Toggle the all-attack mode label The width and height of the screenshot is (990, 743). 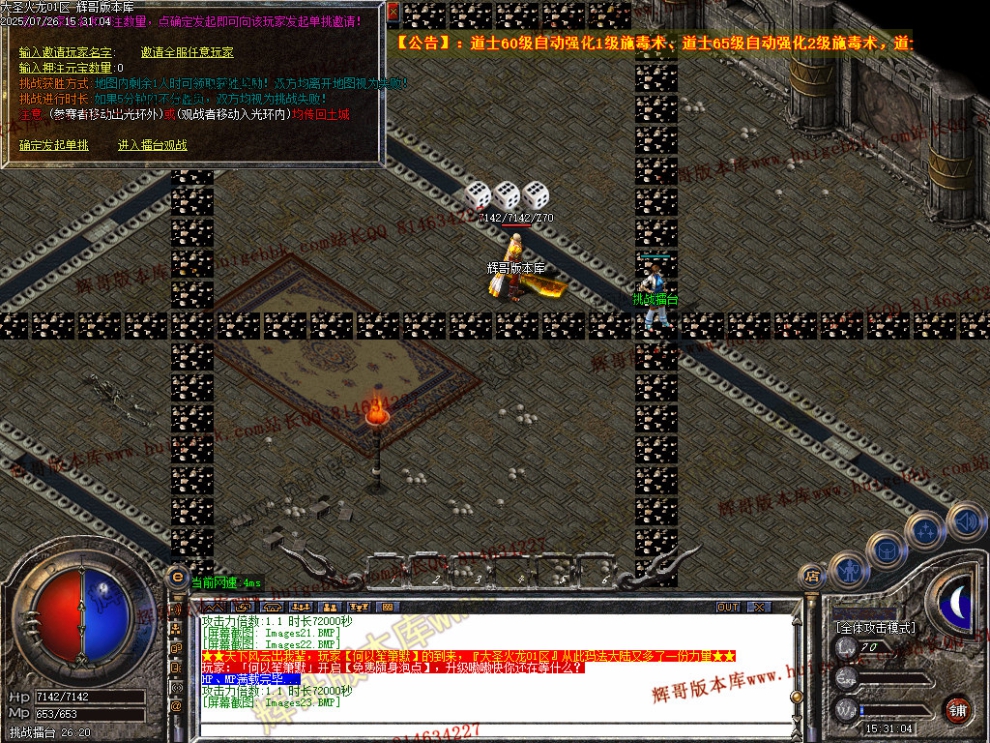[x=875, y=627]
